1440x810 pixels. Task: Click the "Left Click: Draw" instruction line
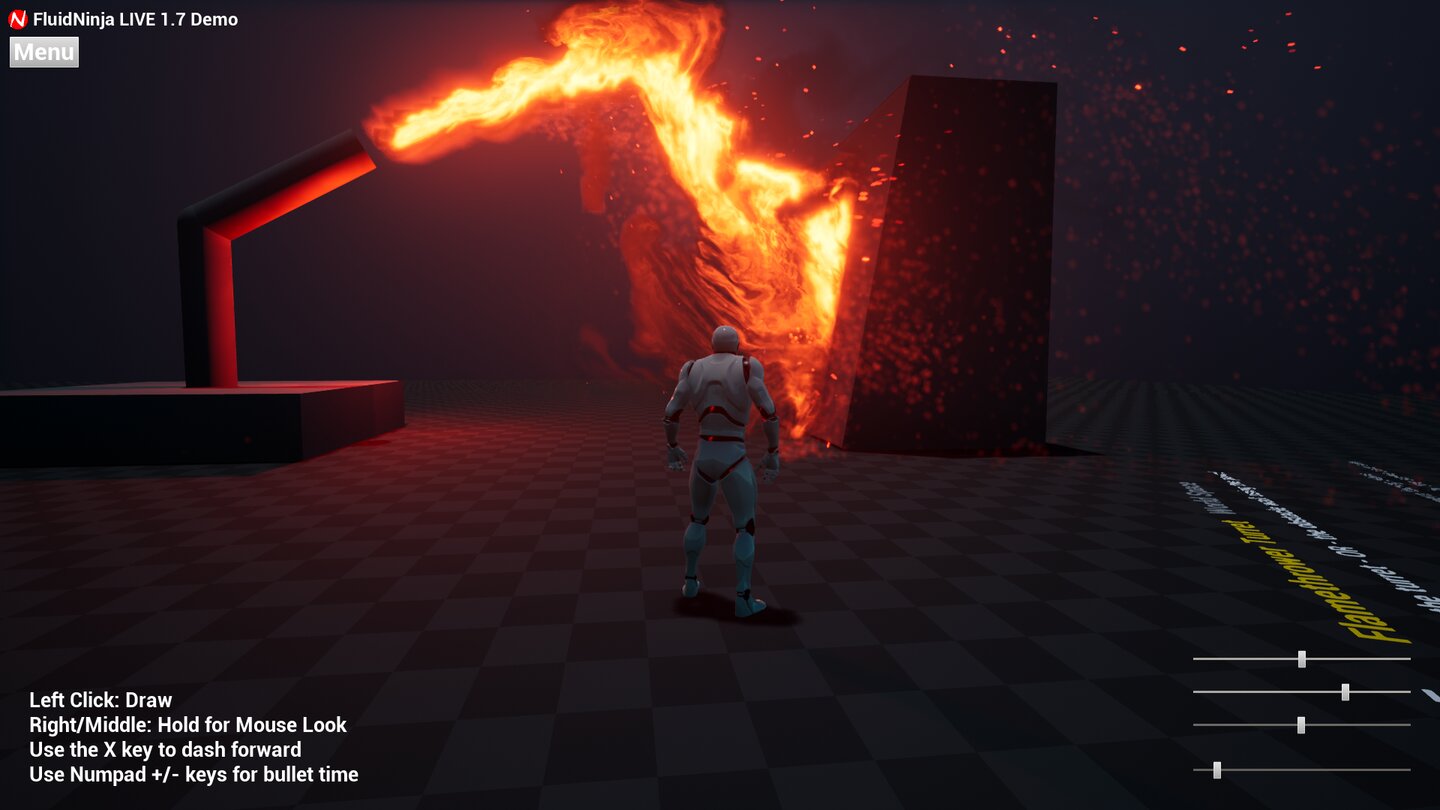coord(100,700)
